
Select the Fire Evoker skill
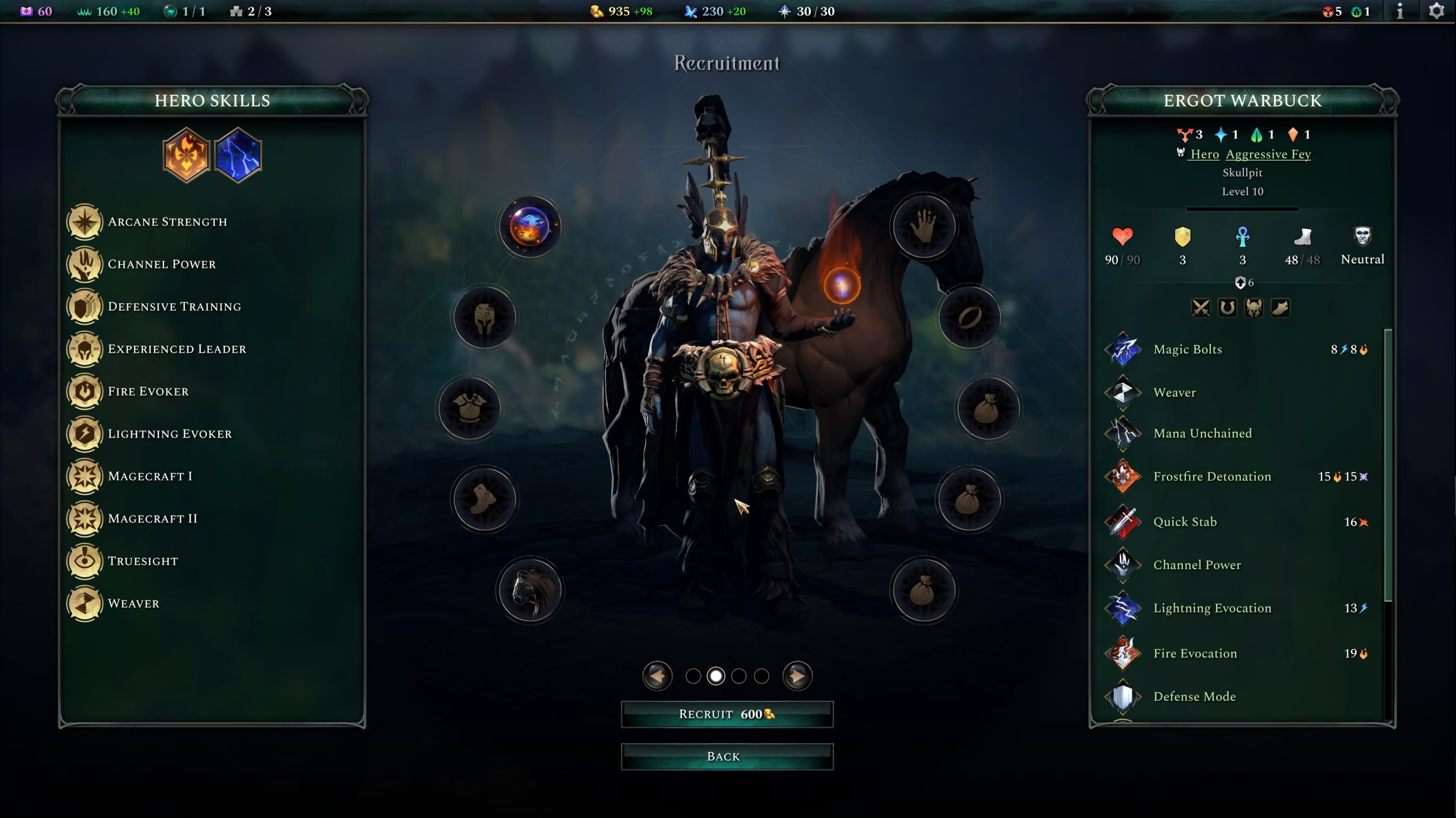coord(148,392)
